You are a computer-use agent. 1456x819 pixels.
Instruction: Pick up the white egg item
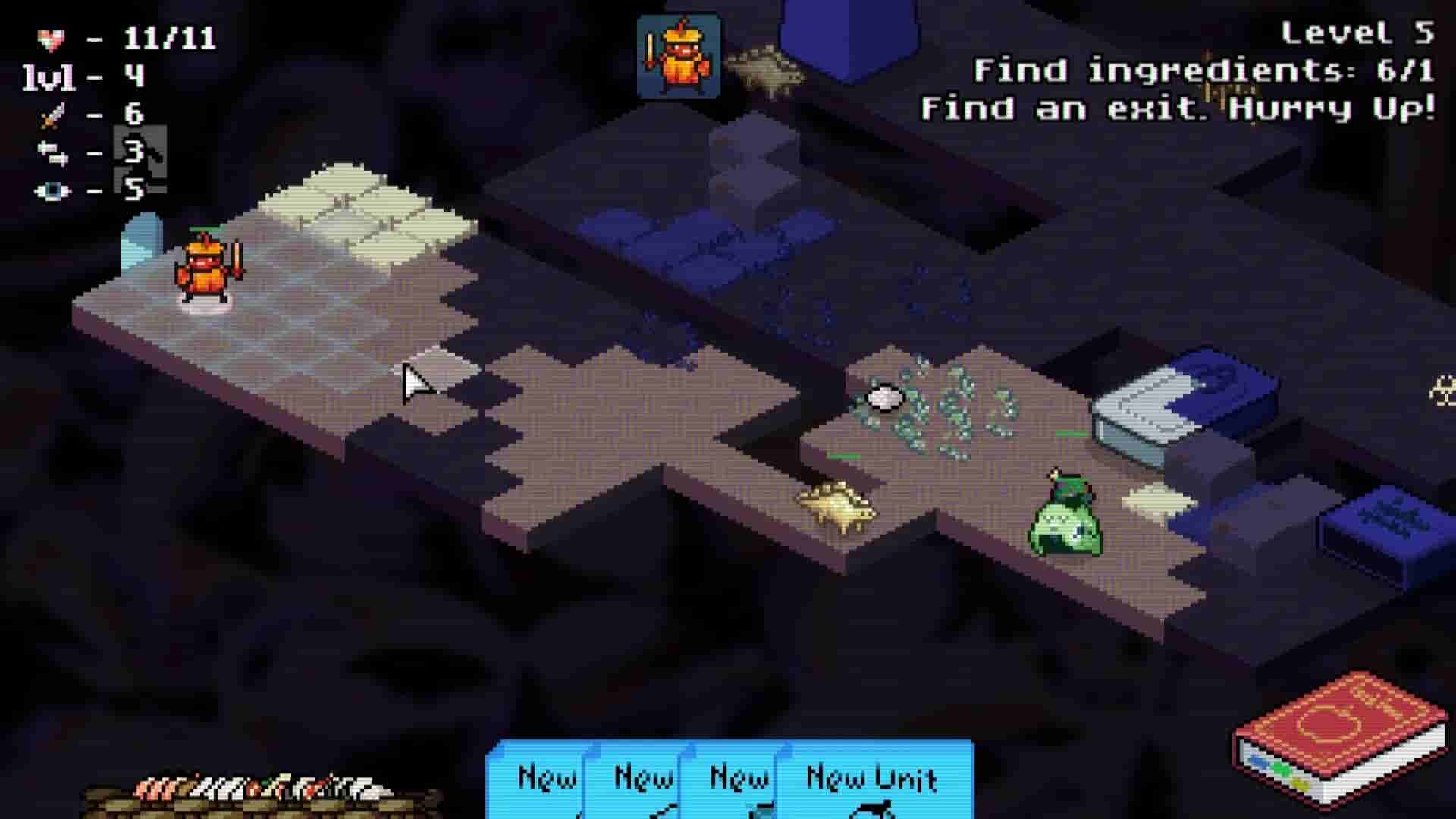point(886,397)
